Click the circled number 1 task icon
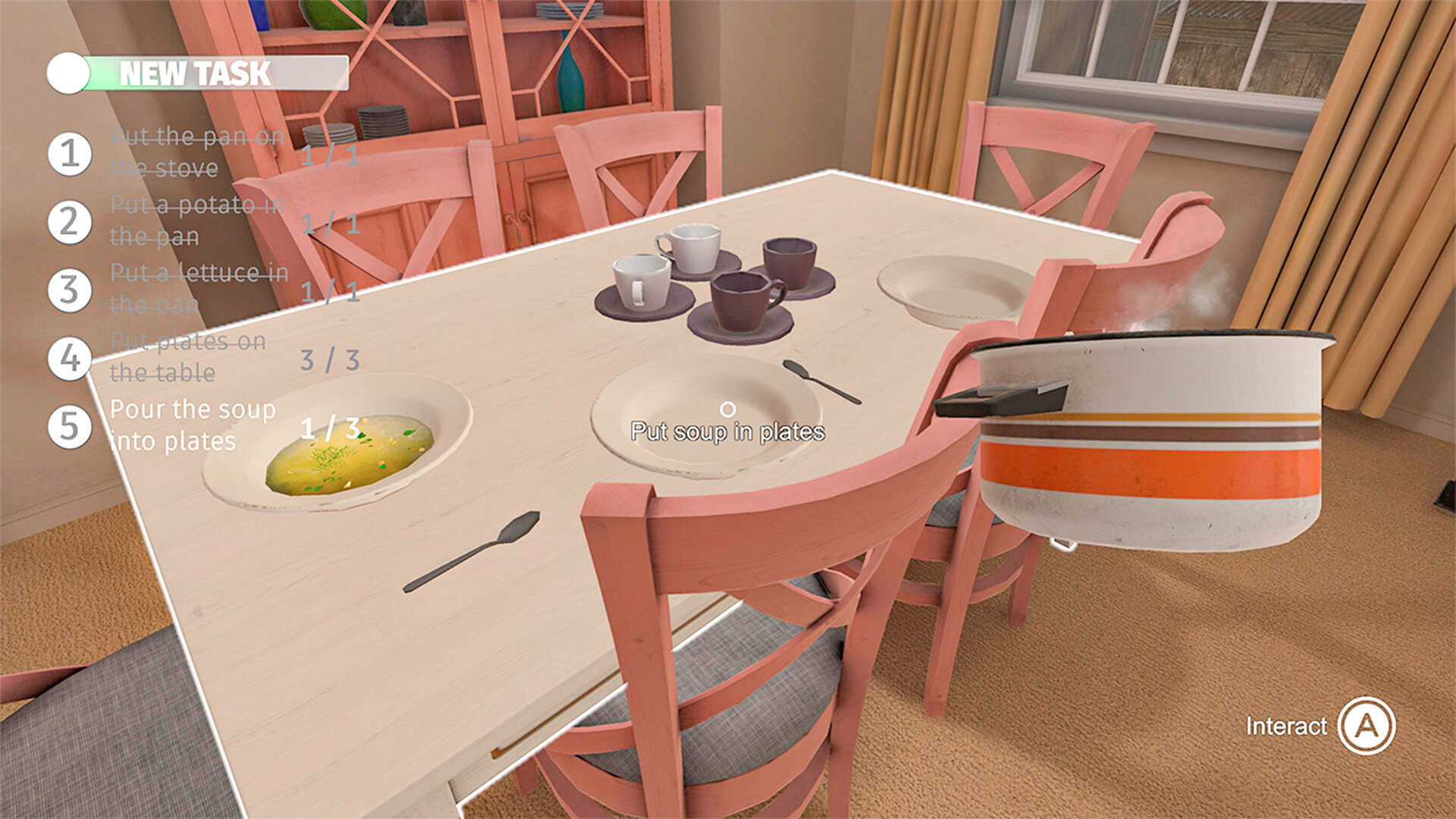Screen dimensions: 1456x819 (68, 155)
